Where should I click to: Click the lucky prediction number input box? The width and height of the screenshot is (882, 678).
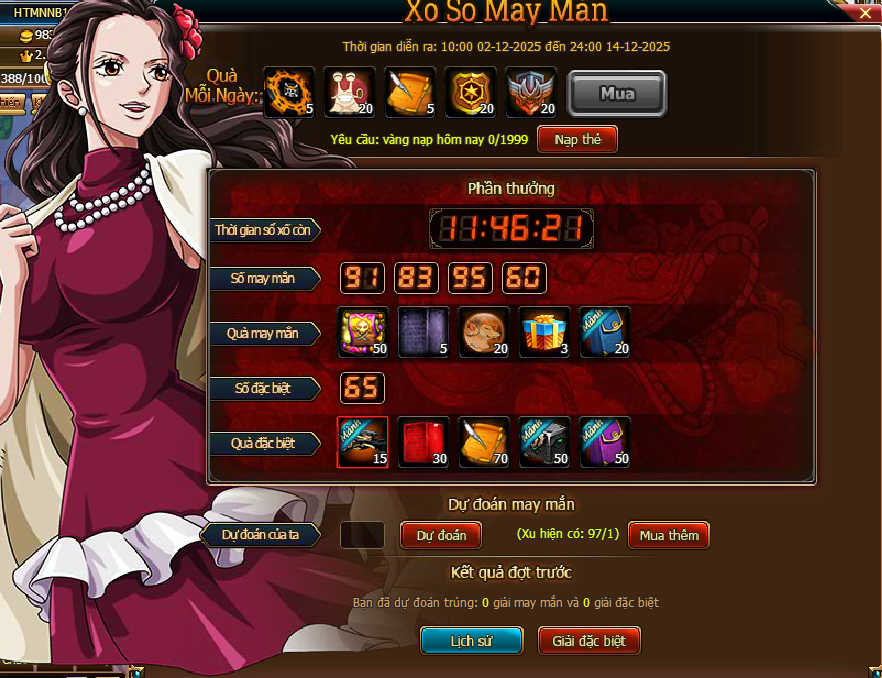click(x=362, y=535)
